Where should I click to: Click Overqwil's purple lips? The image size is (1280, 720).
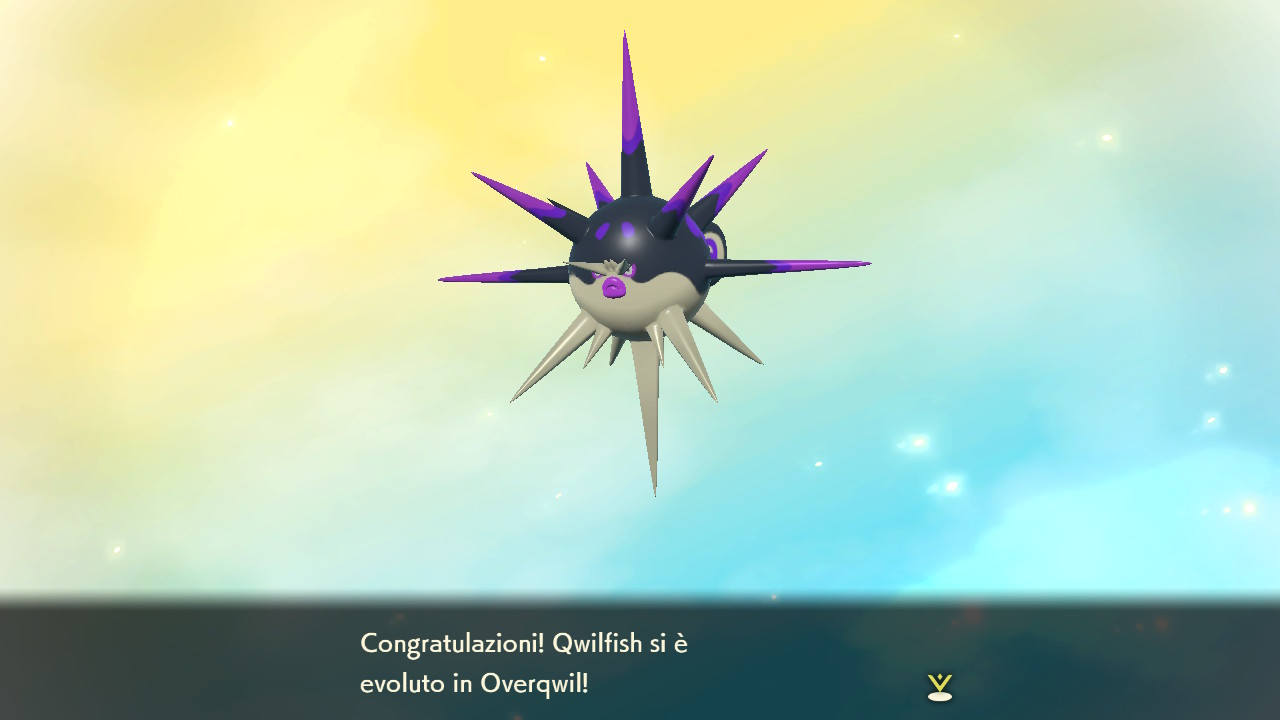point(612,288)
